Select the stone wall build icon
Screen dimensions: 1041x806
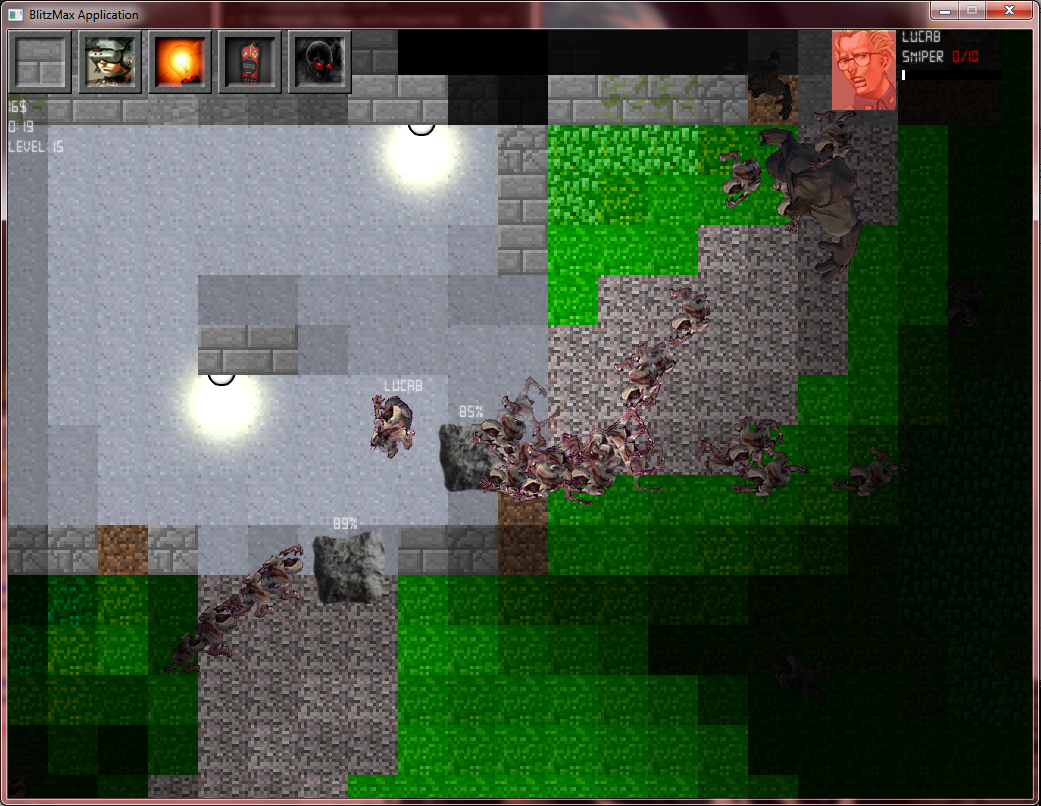[x=41, y=62]
